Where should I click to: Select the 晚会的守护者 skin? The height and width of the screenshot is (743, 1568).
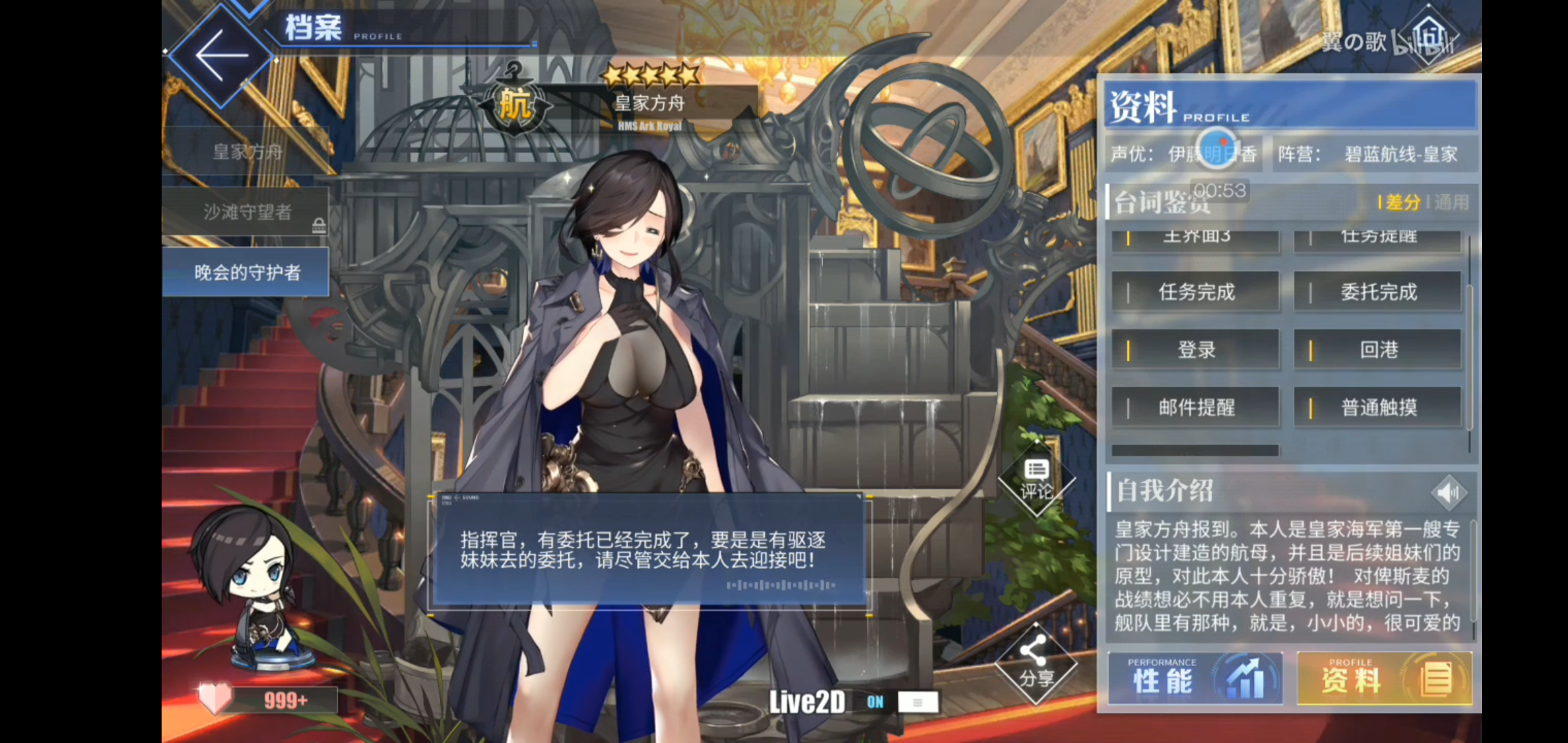click(246, 273)
